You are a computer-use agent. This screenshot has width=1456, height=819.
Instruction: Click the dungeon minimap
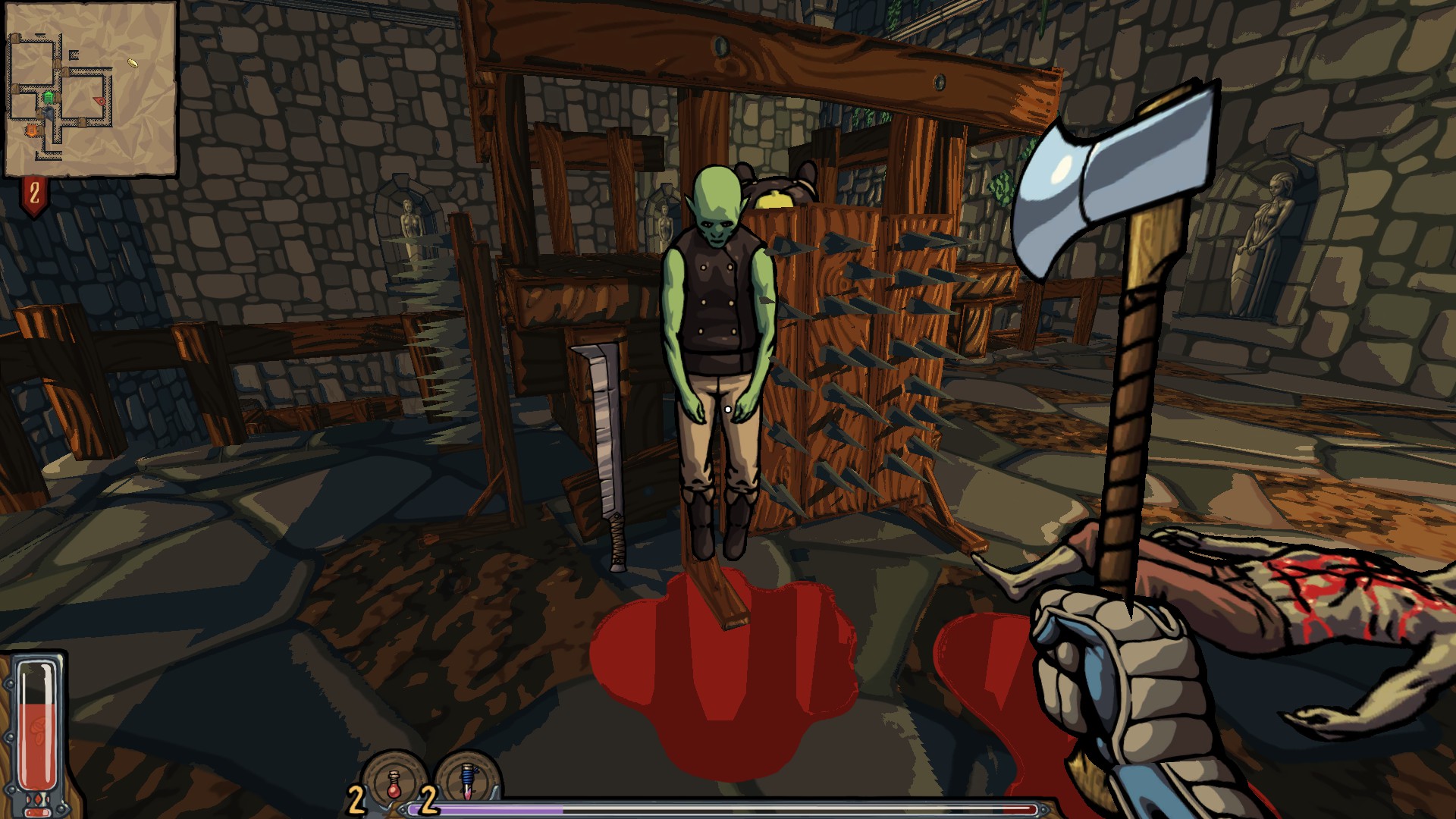tap(90, 89)
